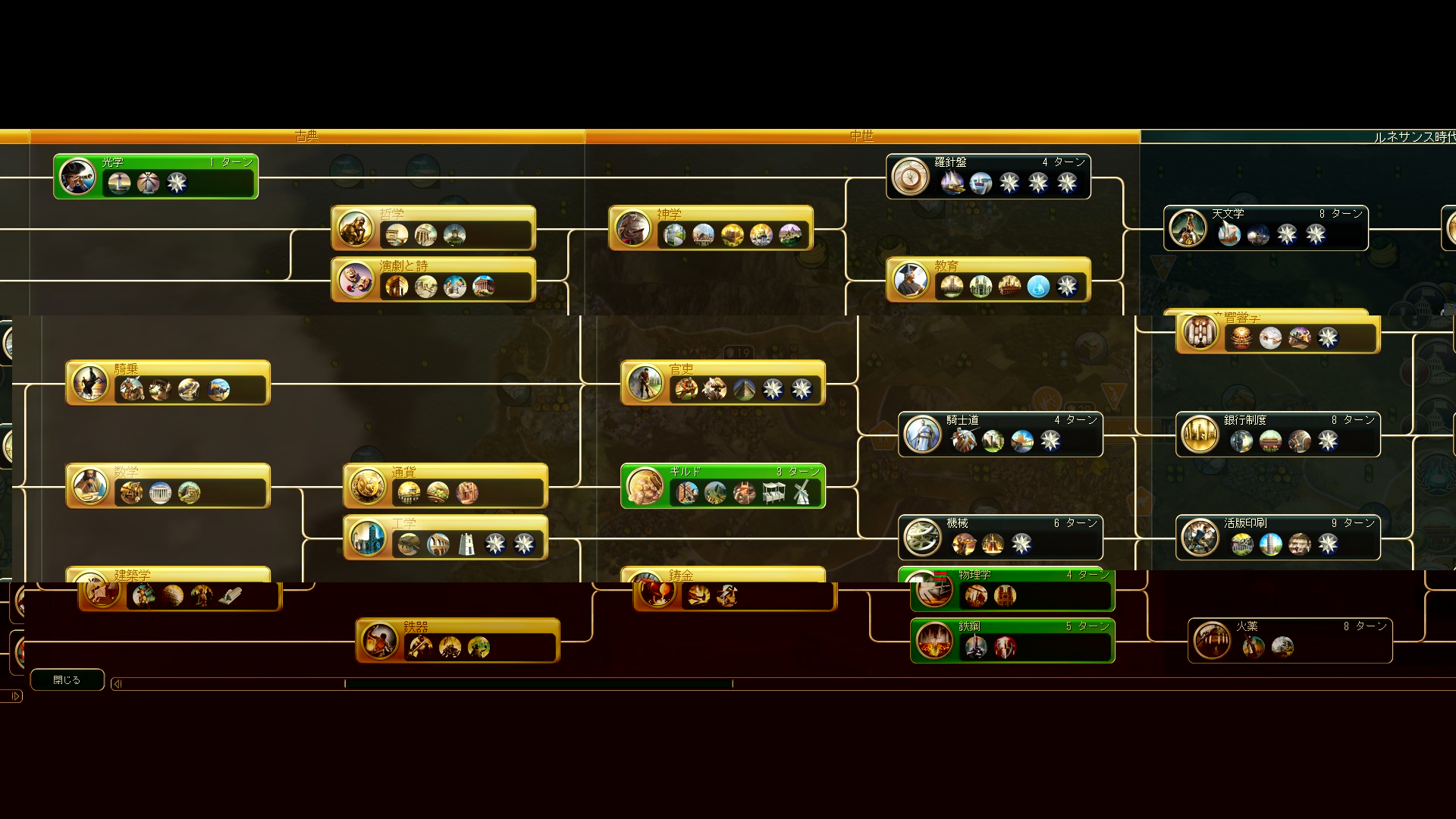Research 火薬 (Gunpowder)

pos(1290,641)
